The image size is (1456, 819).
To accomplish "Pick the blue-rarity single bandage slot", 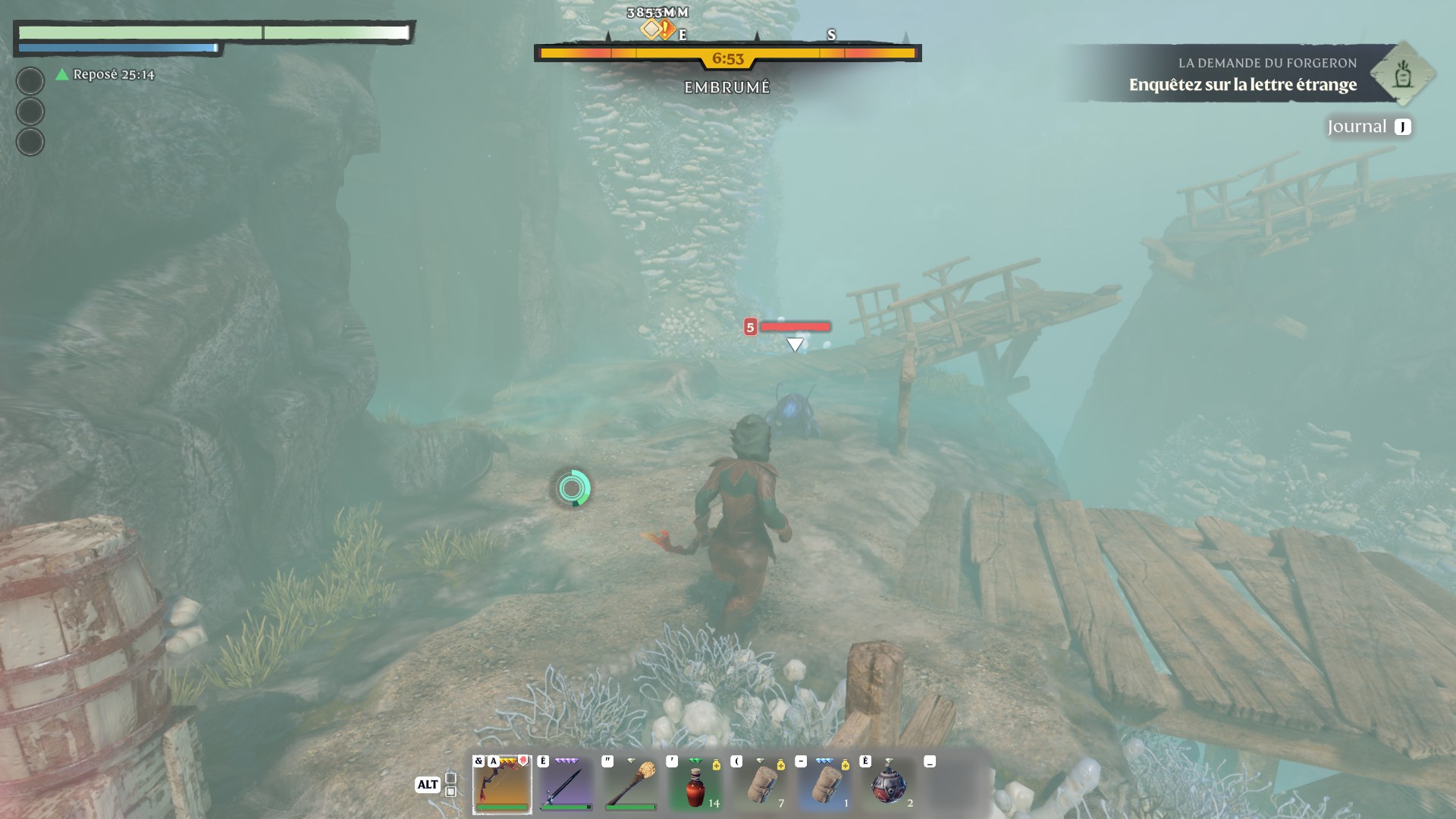I will (x=824, y=784).
